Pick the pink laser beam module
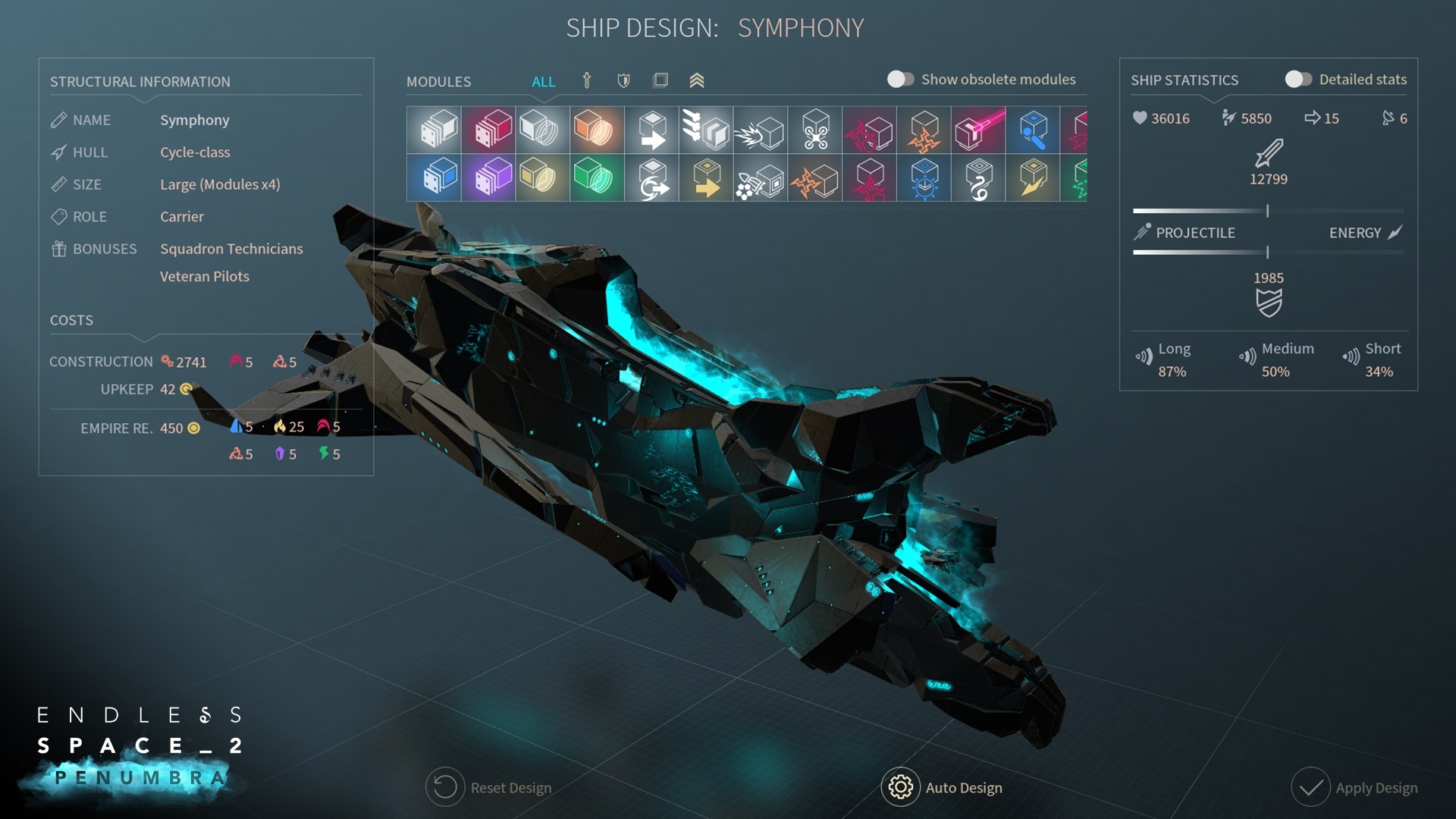The height and width of the screenshot is (819, 1456). click(979, 129)
